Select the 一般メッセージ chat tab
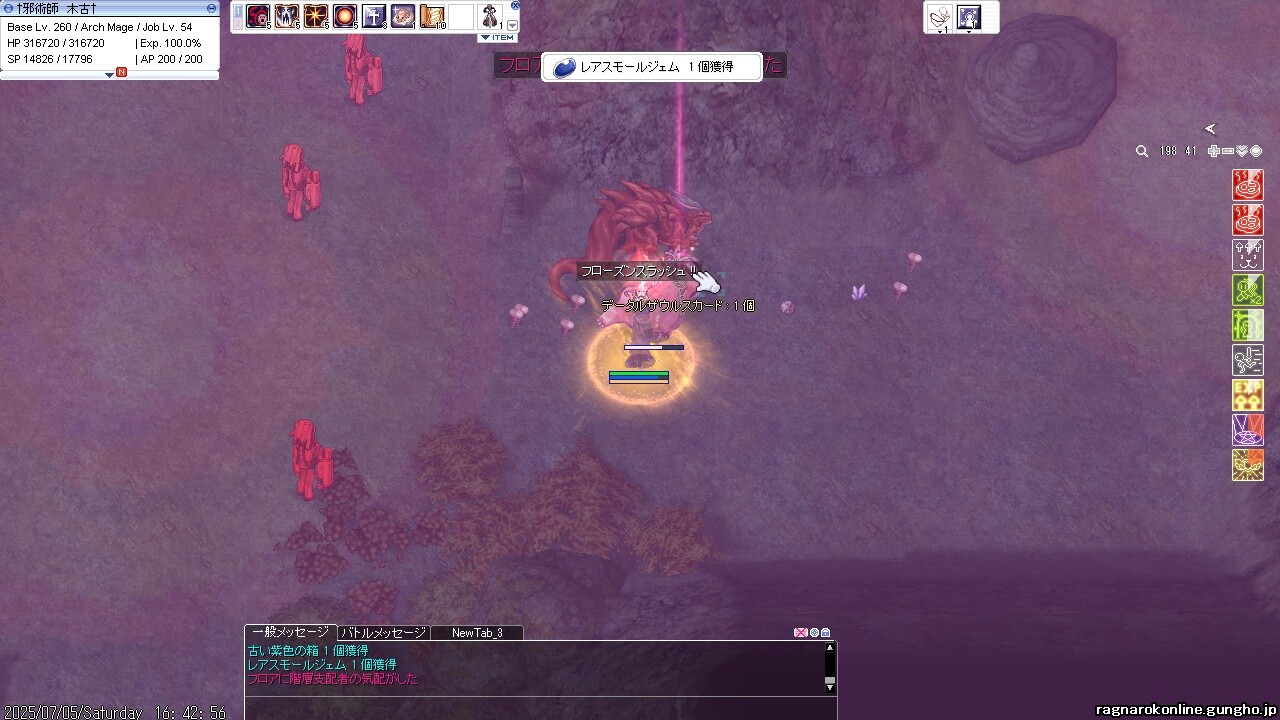 (x=290, y=633)
